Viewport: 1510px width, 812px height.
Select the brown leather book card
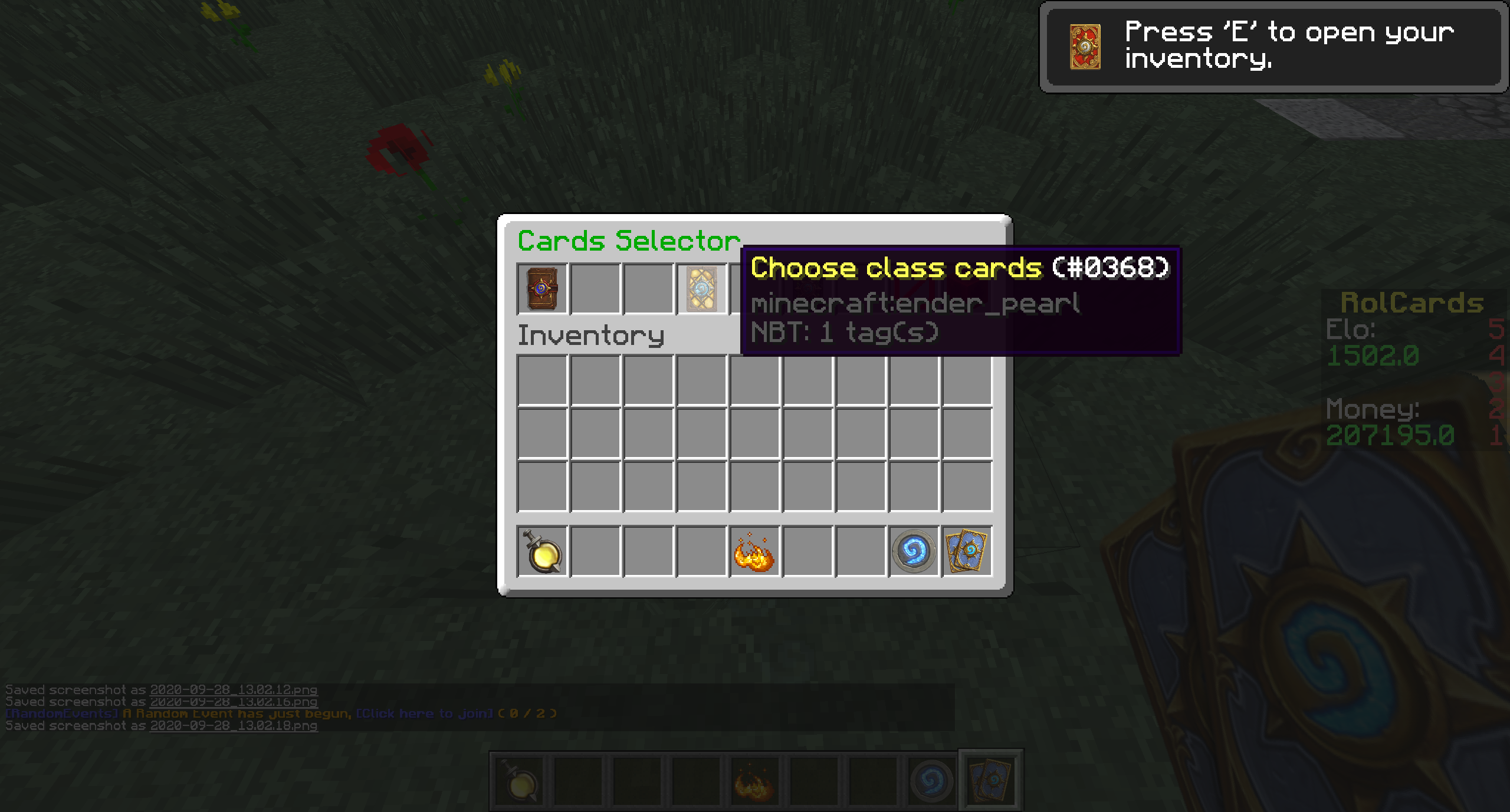point(542,288)
